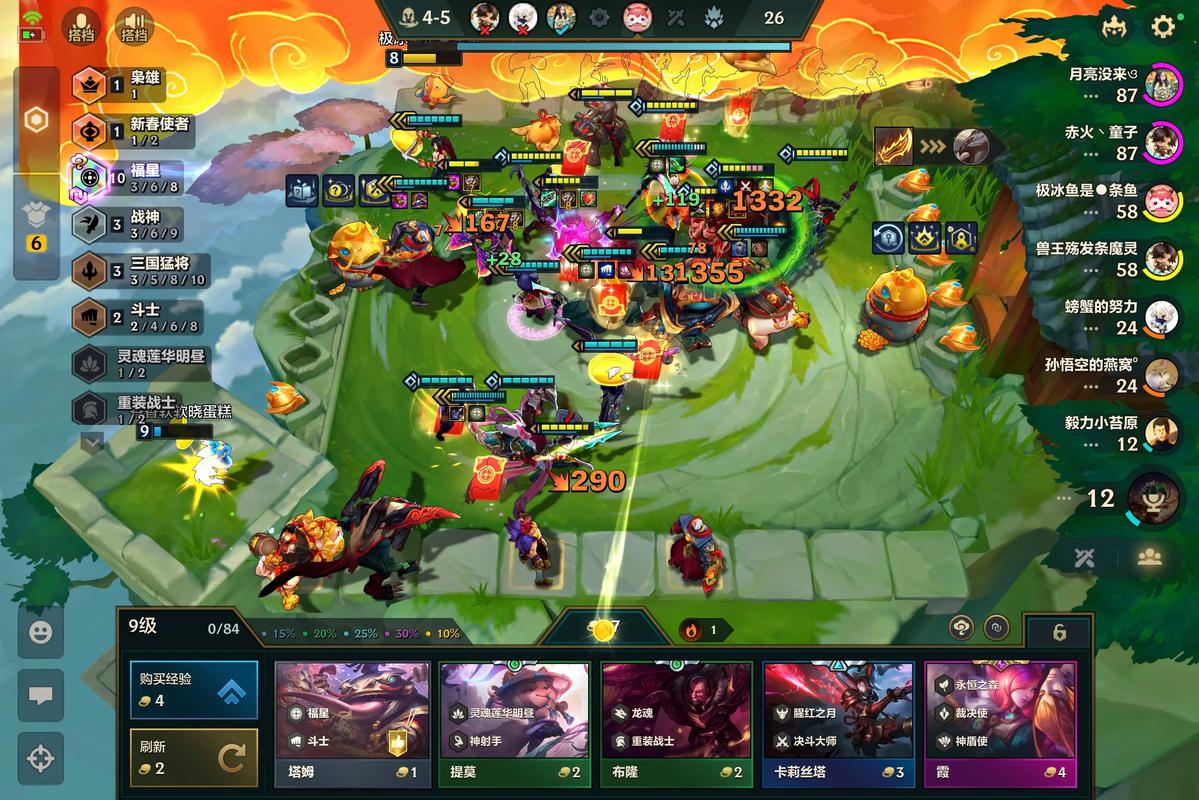This screenshot has width=1199, height=800.
Task: Open the emoji smiley button
Action: coord(41,632)
